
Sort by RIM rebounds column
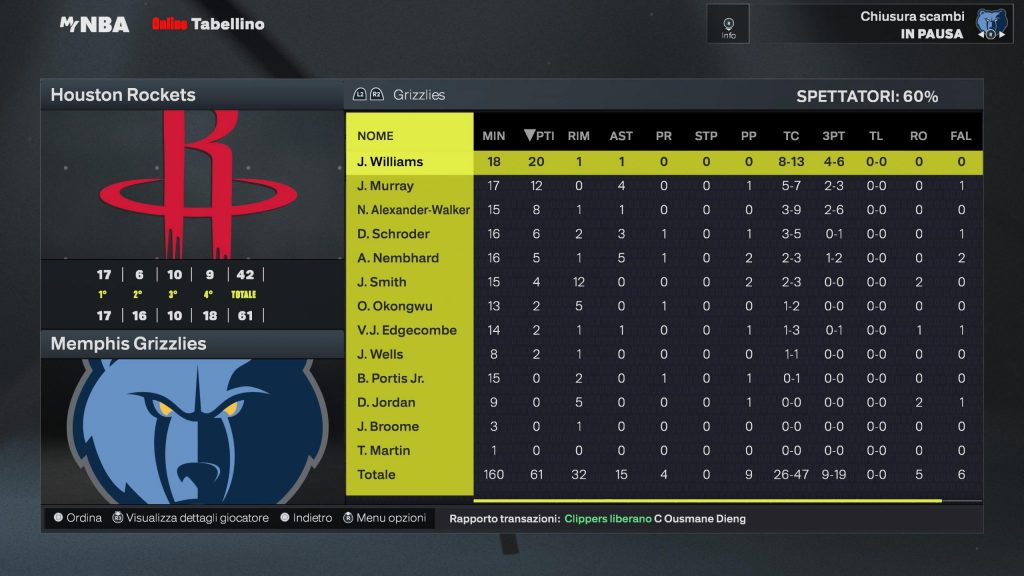(578, 136)
